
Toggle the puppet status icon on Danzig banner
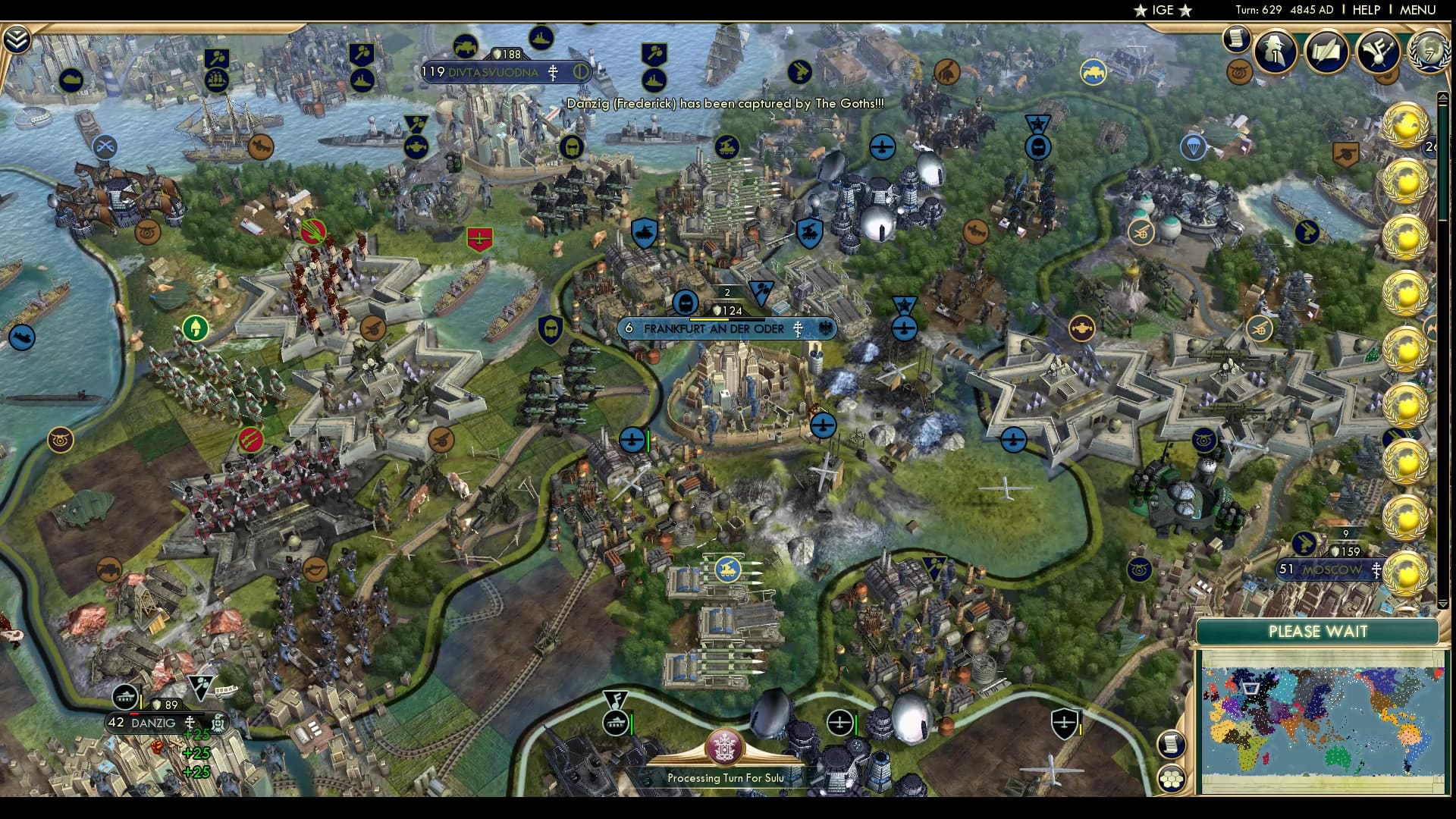click(x=218, y=723)
